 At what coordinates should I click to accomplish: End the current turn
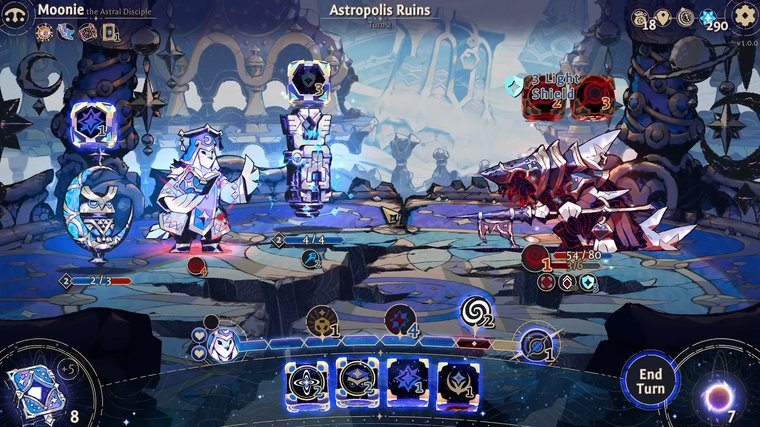tap(650, 380)
